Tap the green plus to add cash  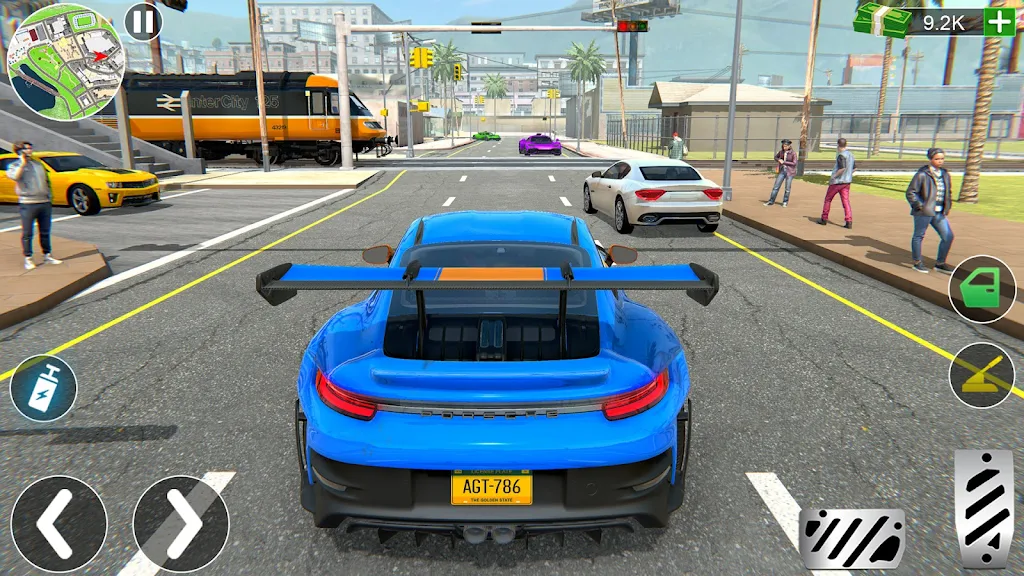pos(998,22)
